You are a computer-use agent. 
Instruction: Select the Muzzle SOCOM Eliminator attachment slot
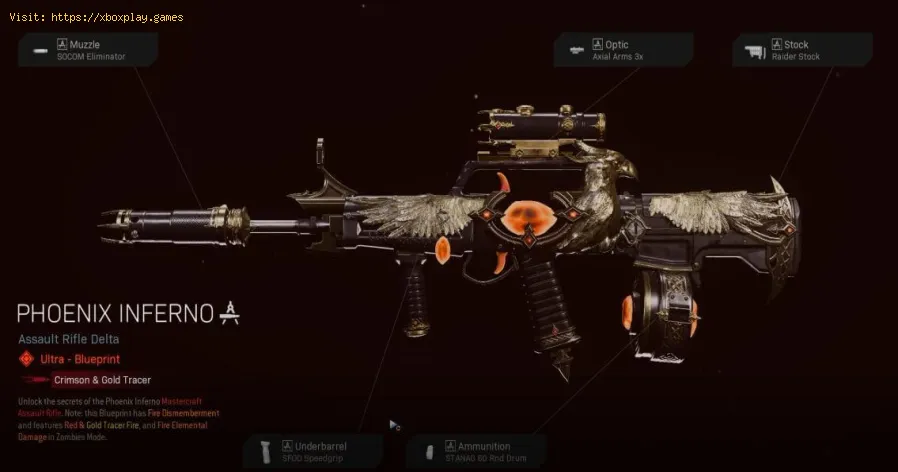(88, 49)
